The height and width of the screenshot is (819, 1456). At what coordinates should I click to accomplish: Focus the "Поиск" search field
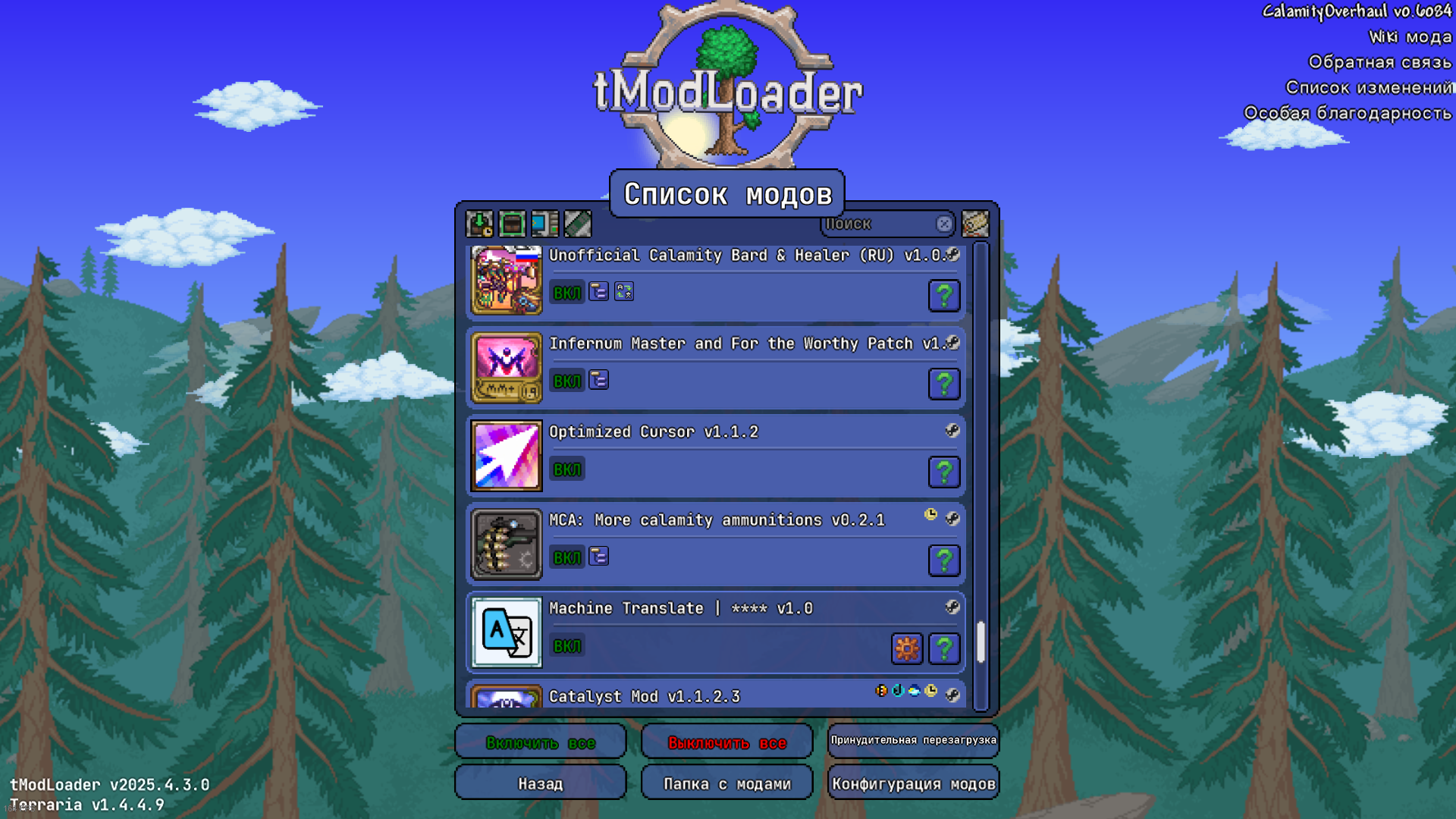pos(880,224)
